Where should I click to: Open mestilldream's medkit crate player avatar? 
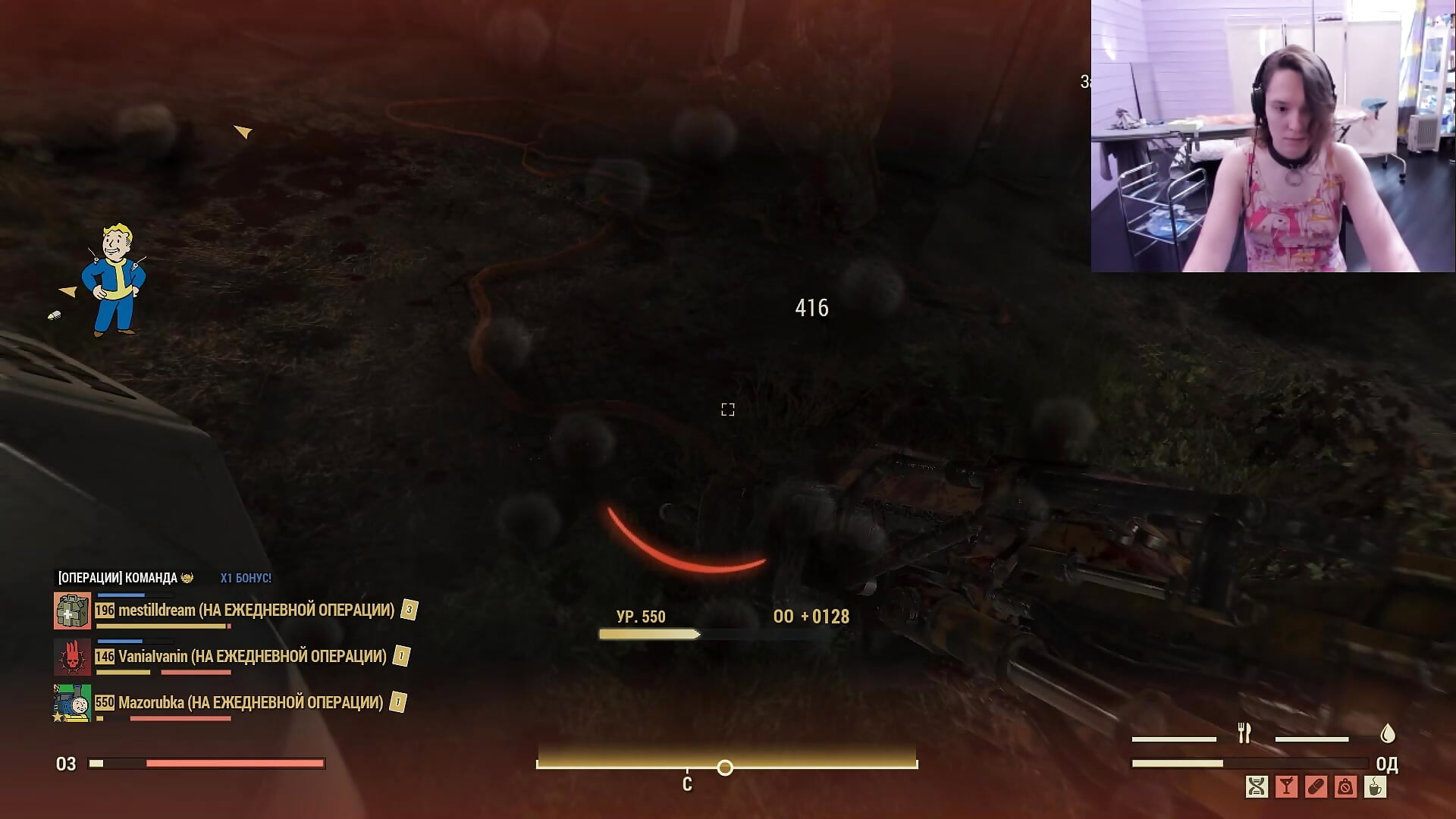(71, 609)
